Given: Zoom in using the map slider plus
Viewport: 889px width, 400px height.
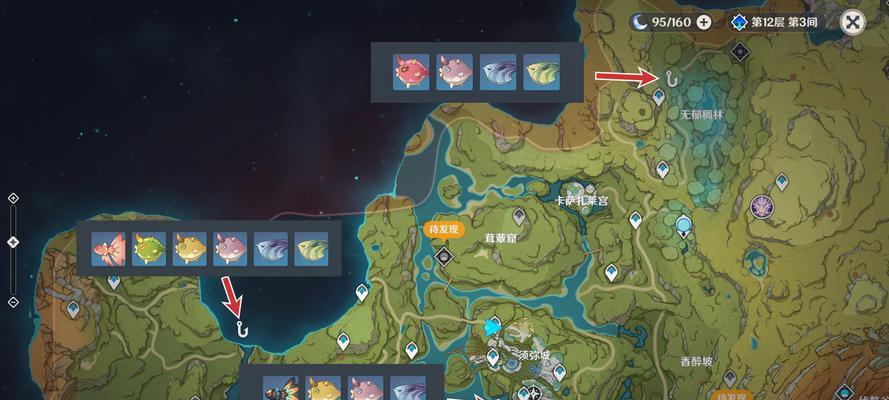Looking at the screenshot, I should [x=13, y=198].
